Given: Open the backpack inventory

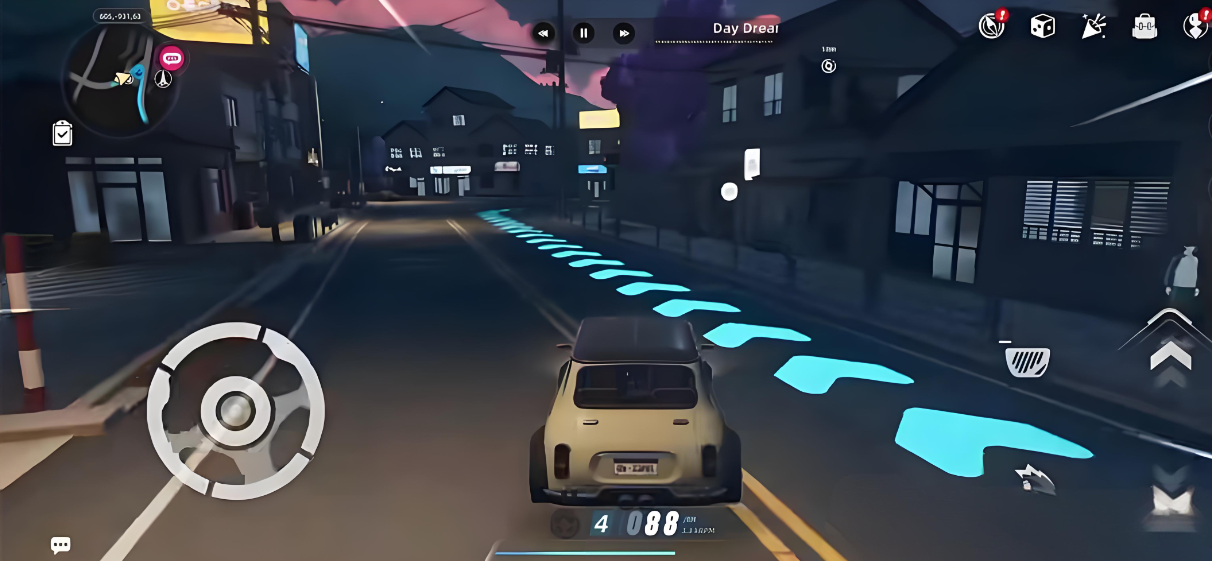Looking at the screenshot, I should tap(1144, 27).
